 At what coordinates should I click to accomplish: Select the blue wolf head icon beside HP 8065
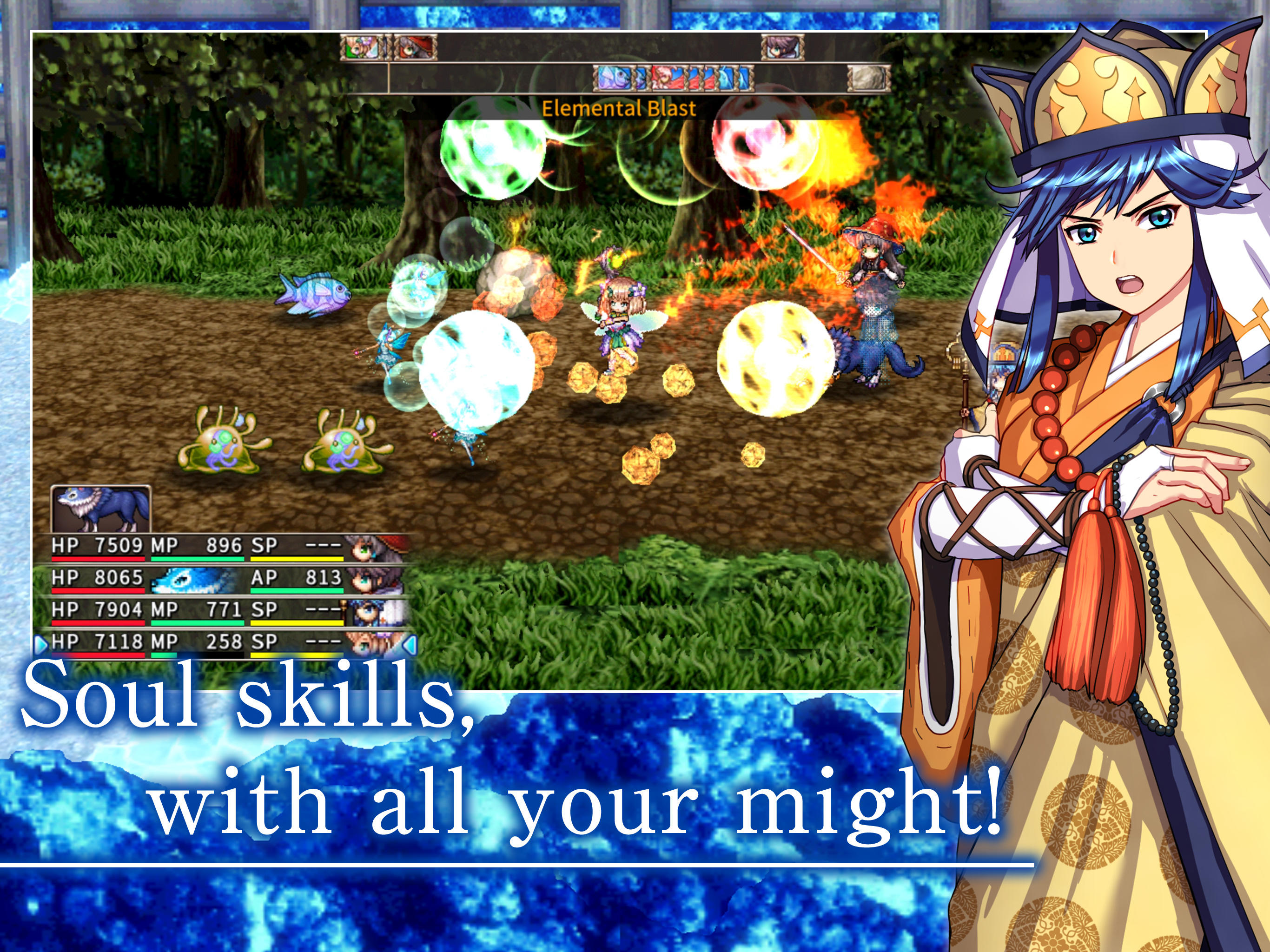[184, 582]
